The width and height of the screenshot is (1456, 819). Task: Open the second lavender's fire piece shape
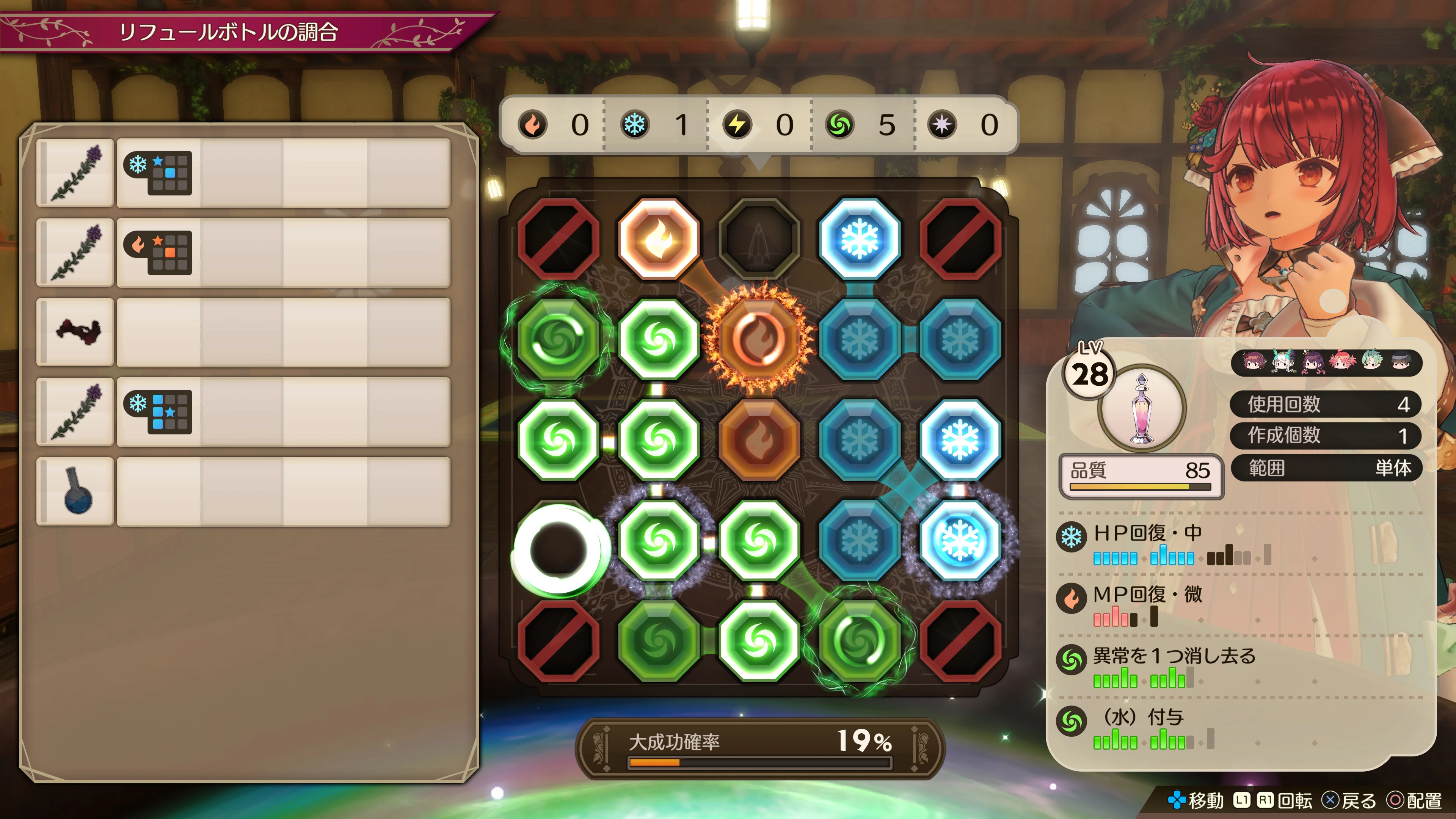pyautogui.click(x=158, y=253)
